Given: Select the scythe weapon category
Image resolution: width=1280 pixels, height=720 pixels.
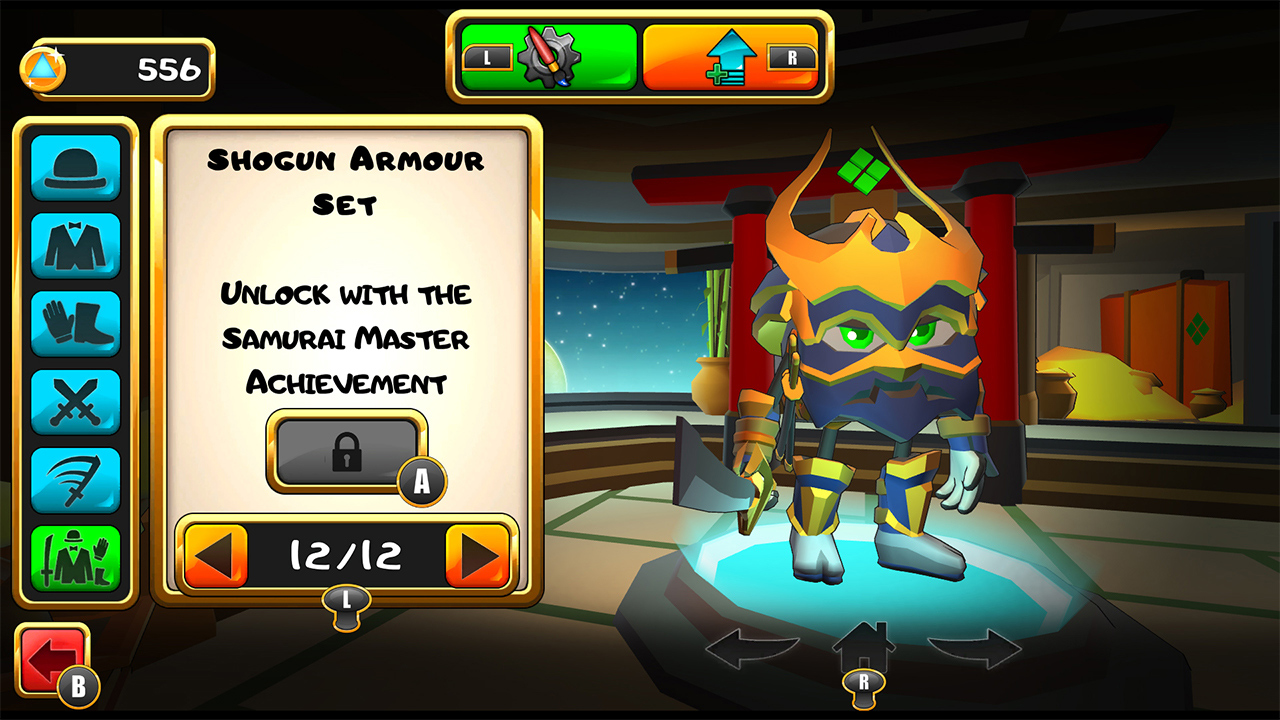Looking at the screenshot, I should (x=75, y=479).
